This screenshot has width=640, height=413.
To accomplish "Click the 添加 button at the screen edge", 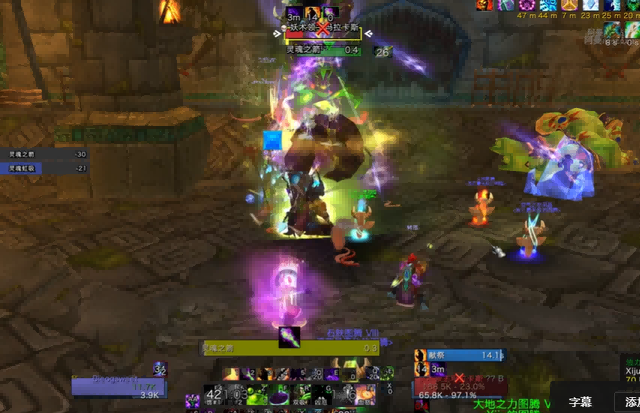I will tap(630, 401).
